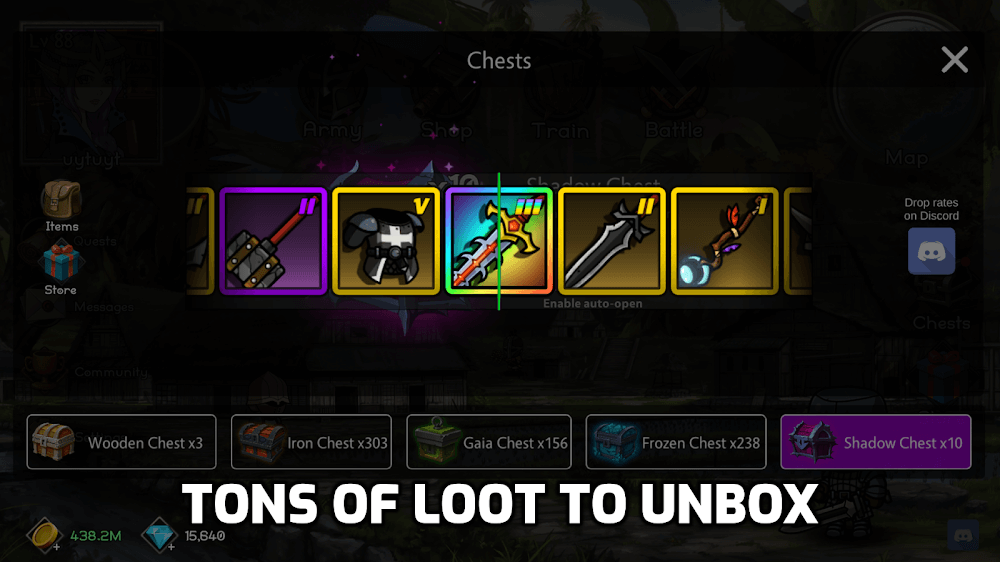Open the Shadow Chest x10 button
Viewport: 1000px width, 562px height.
coord(875,442)
